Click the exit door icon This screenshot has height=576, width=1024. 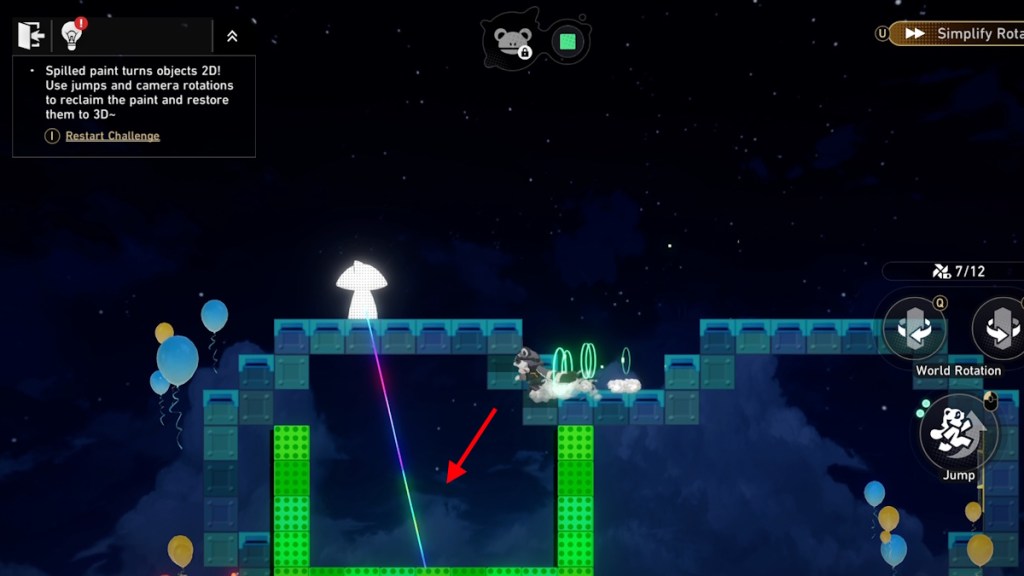point(31,36)
